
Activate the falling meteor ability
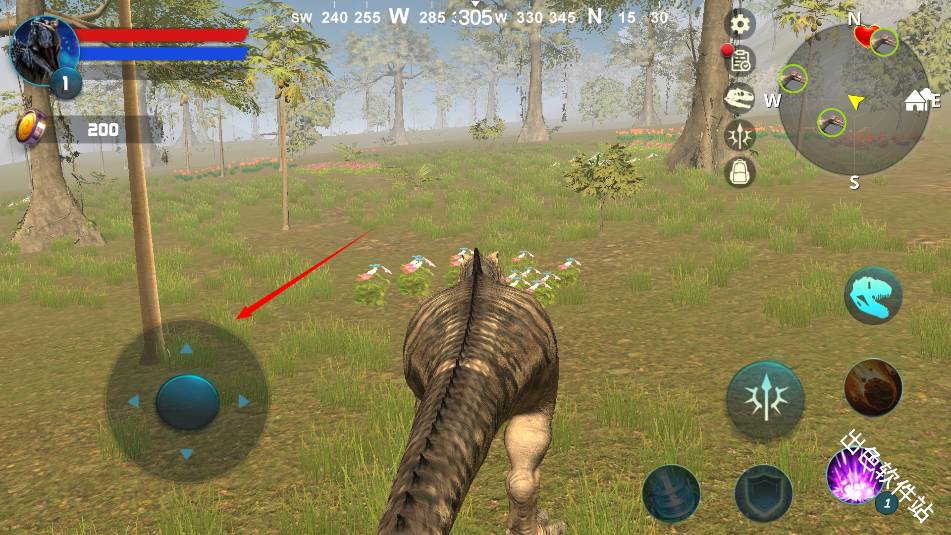(x=873, y=387)
